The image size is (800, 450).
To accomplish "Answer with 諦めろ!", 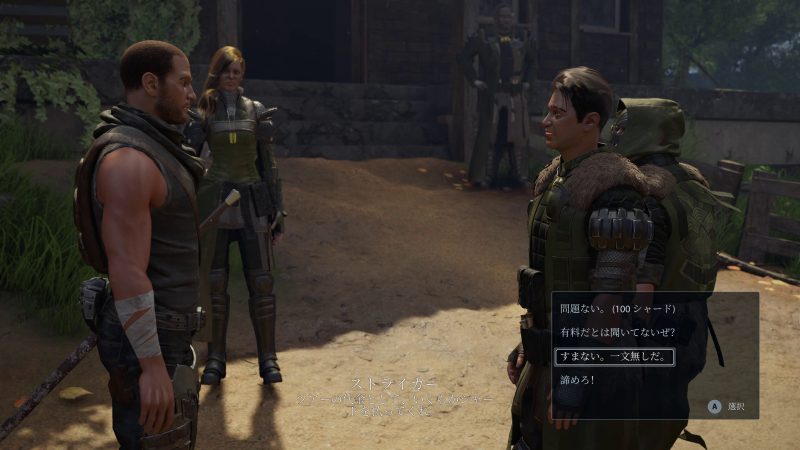I will (577, 380).
